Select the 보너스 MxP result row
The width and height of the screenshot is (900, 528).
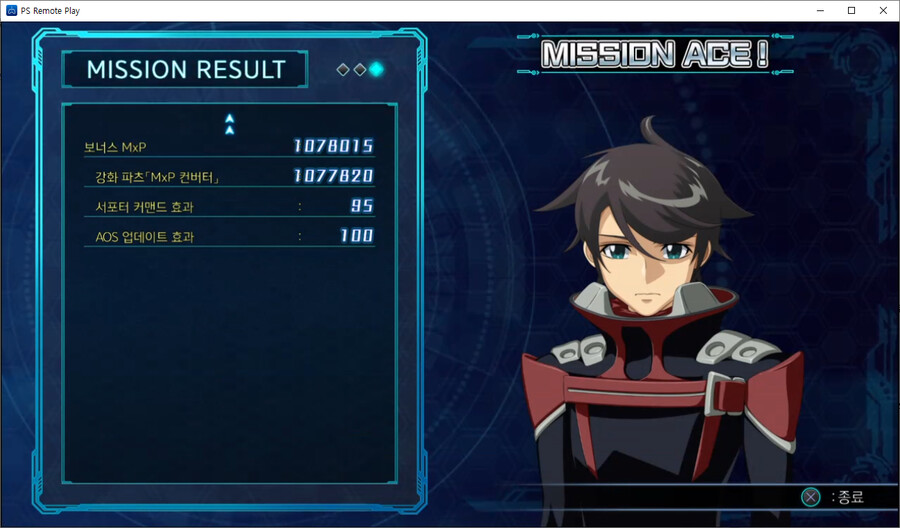[229, 147]
